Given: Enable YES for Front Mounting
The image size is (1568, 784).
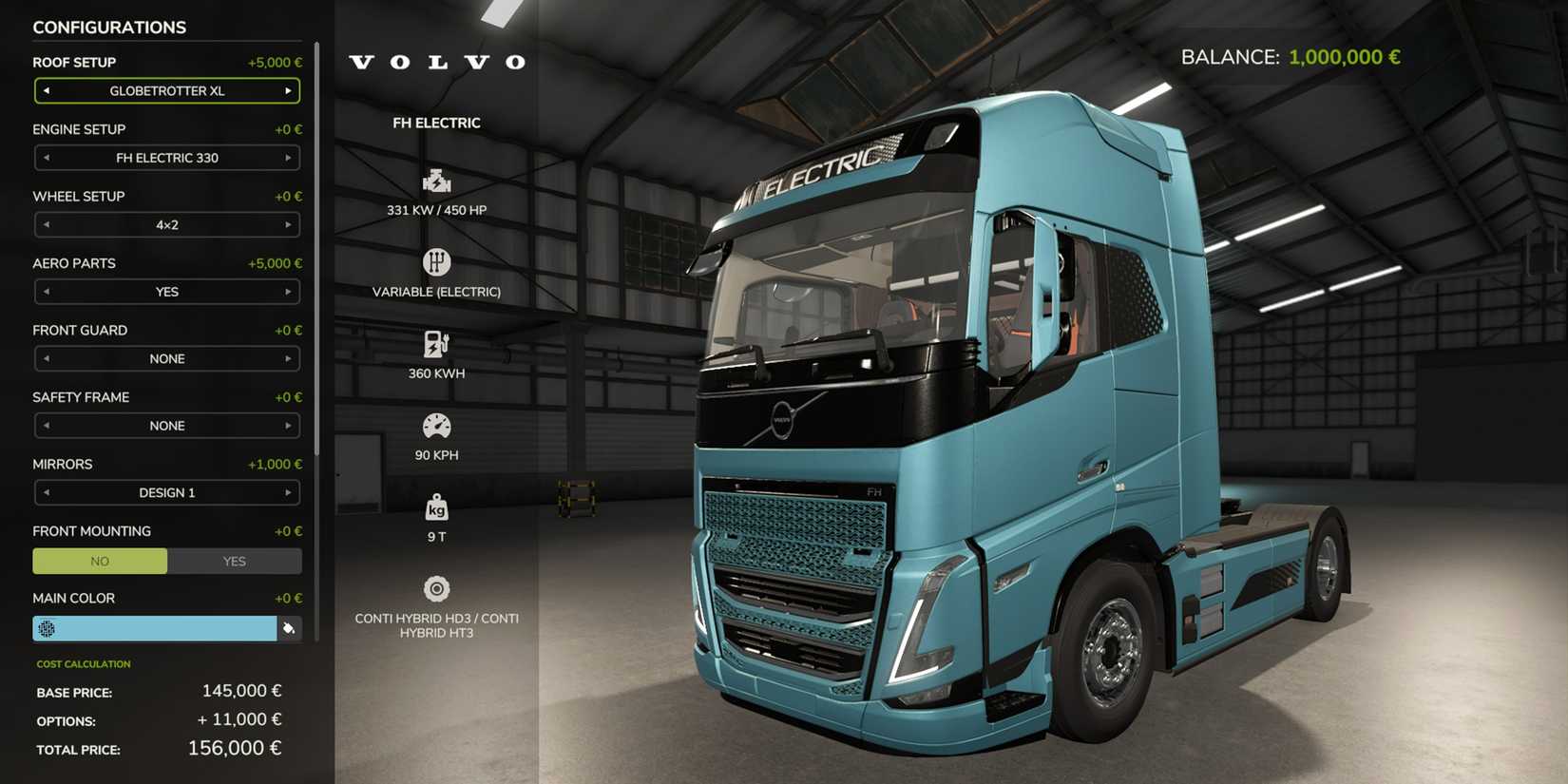Looking at the screenshot, I should tap(234, 561).
